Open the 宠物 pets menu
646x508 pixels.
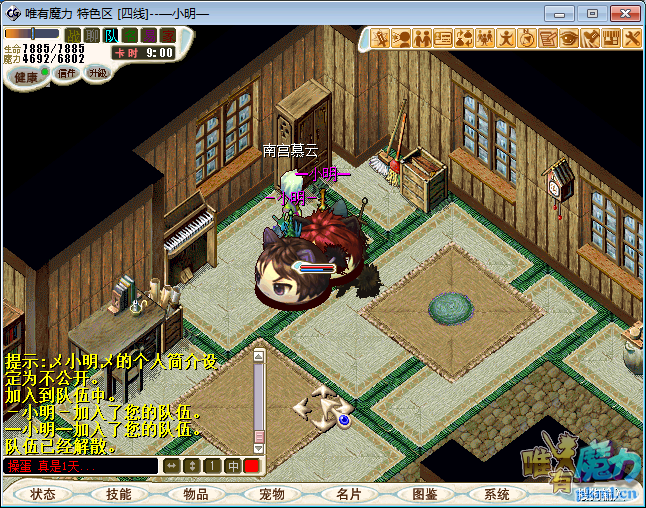click(271, 494)
